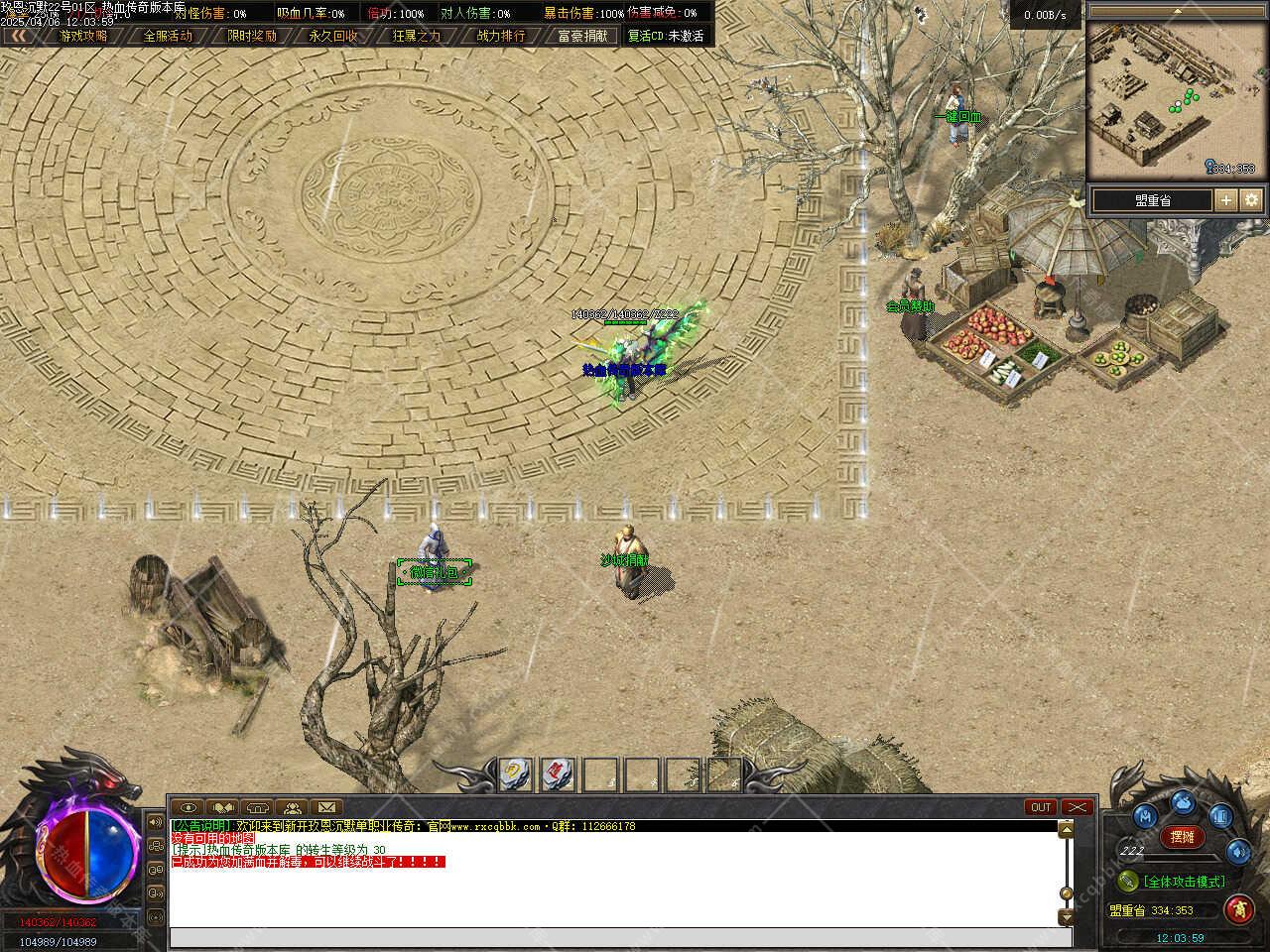
Task: Open the 限时奖励 timed rewards menu
Action: point(252,36)
